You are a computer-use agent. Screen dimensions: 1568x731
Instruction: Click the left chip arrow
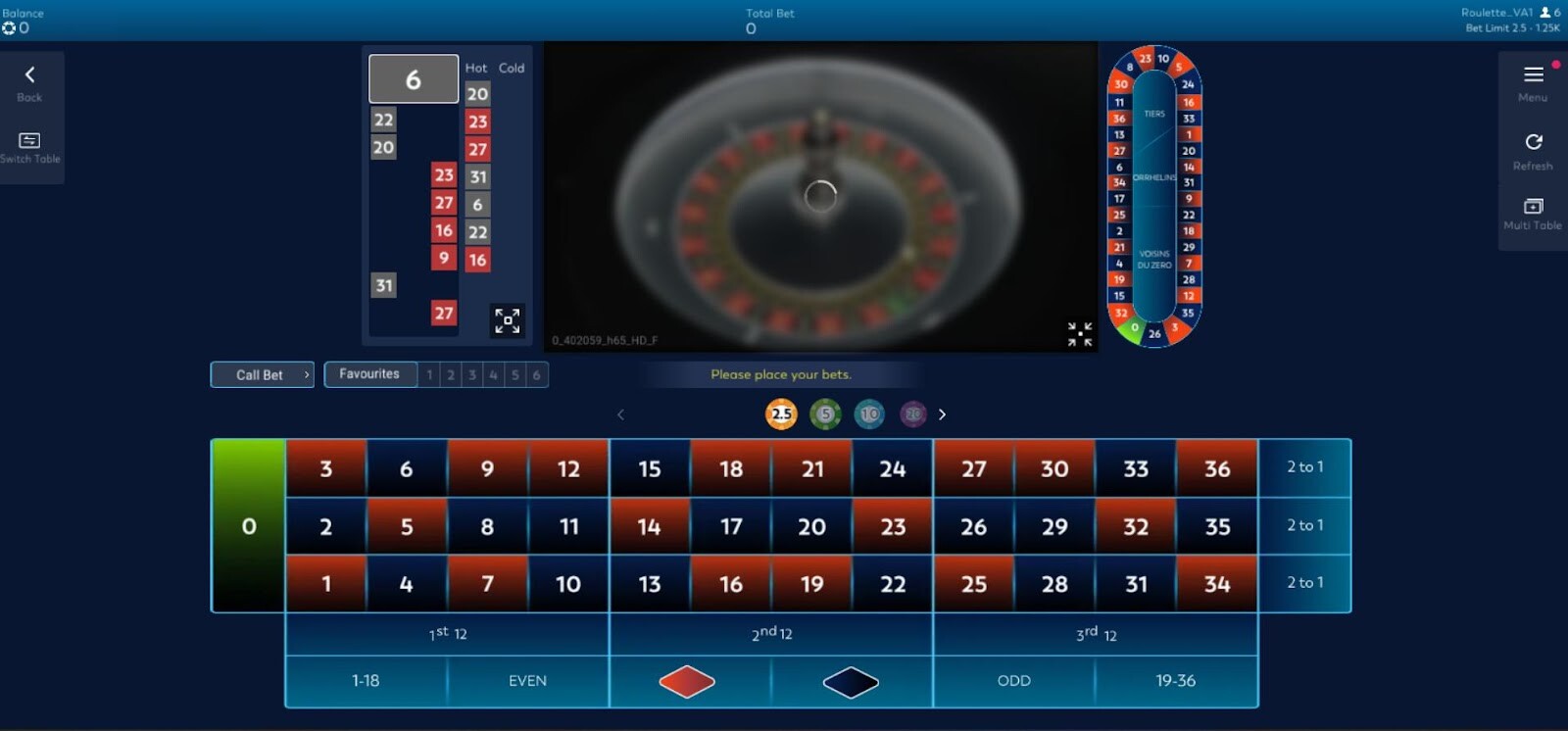(621, 414)
